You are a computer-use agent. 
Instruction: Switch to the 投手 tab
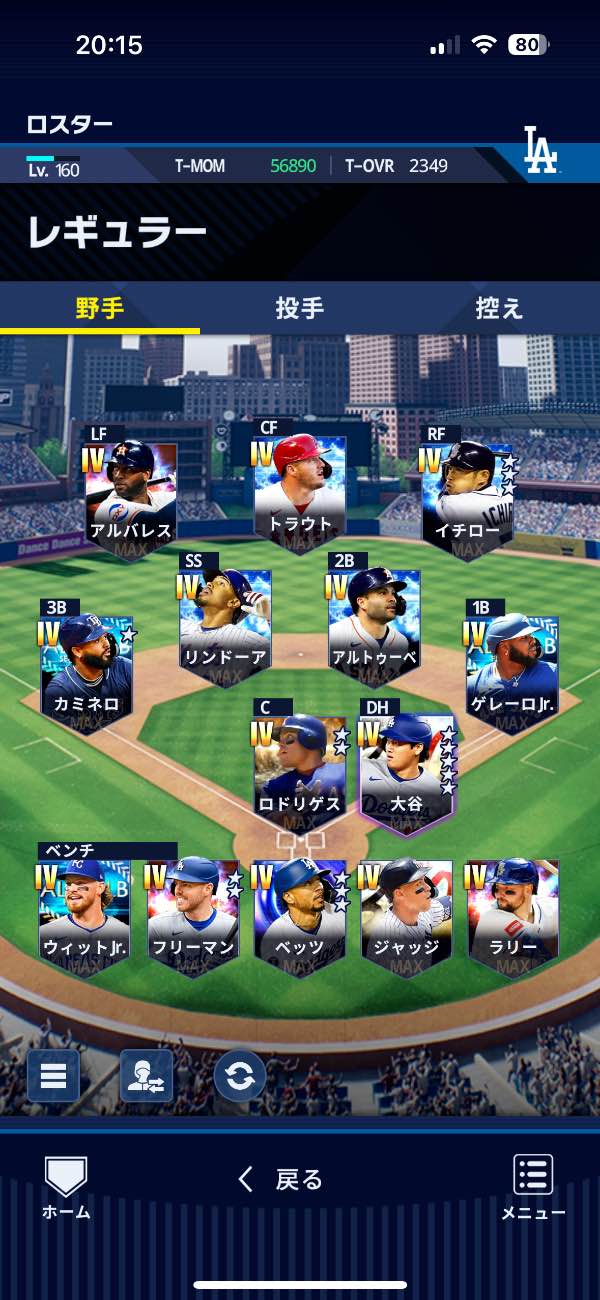click(x=299, y=308)
